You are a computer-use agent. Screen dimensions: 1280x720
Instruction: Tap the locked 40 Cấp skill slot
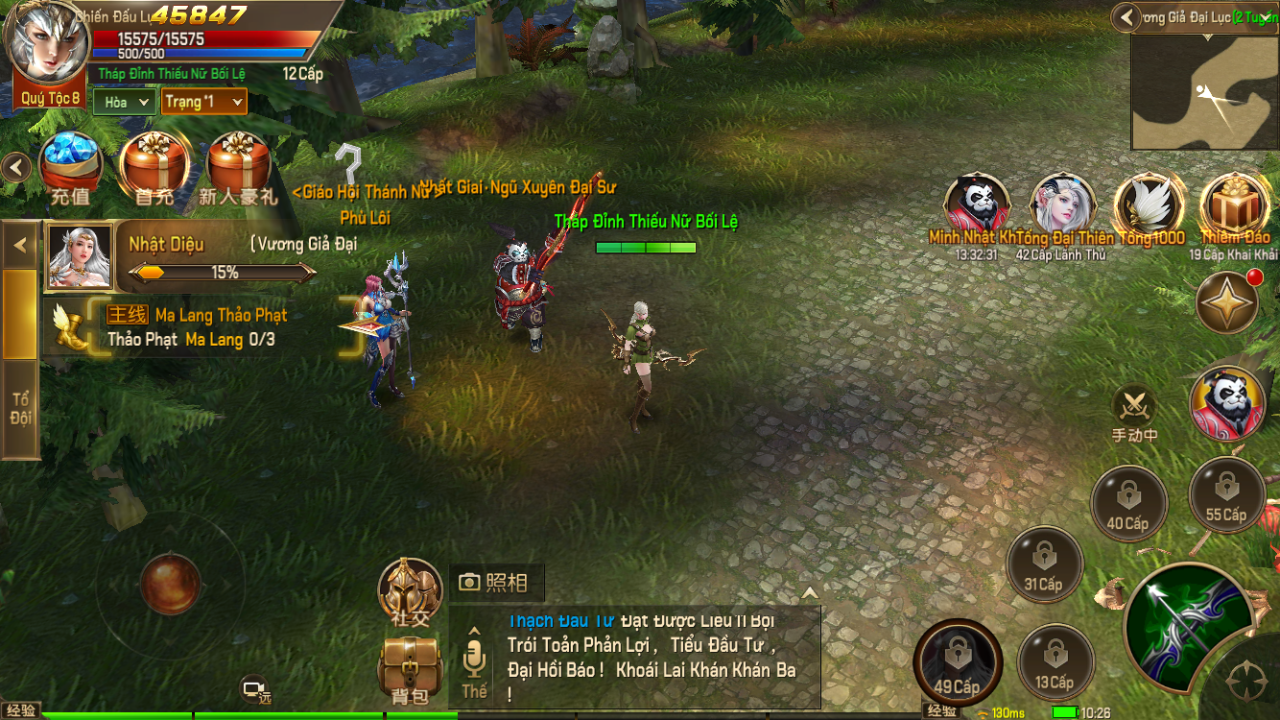point(1129,503)
